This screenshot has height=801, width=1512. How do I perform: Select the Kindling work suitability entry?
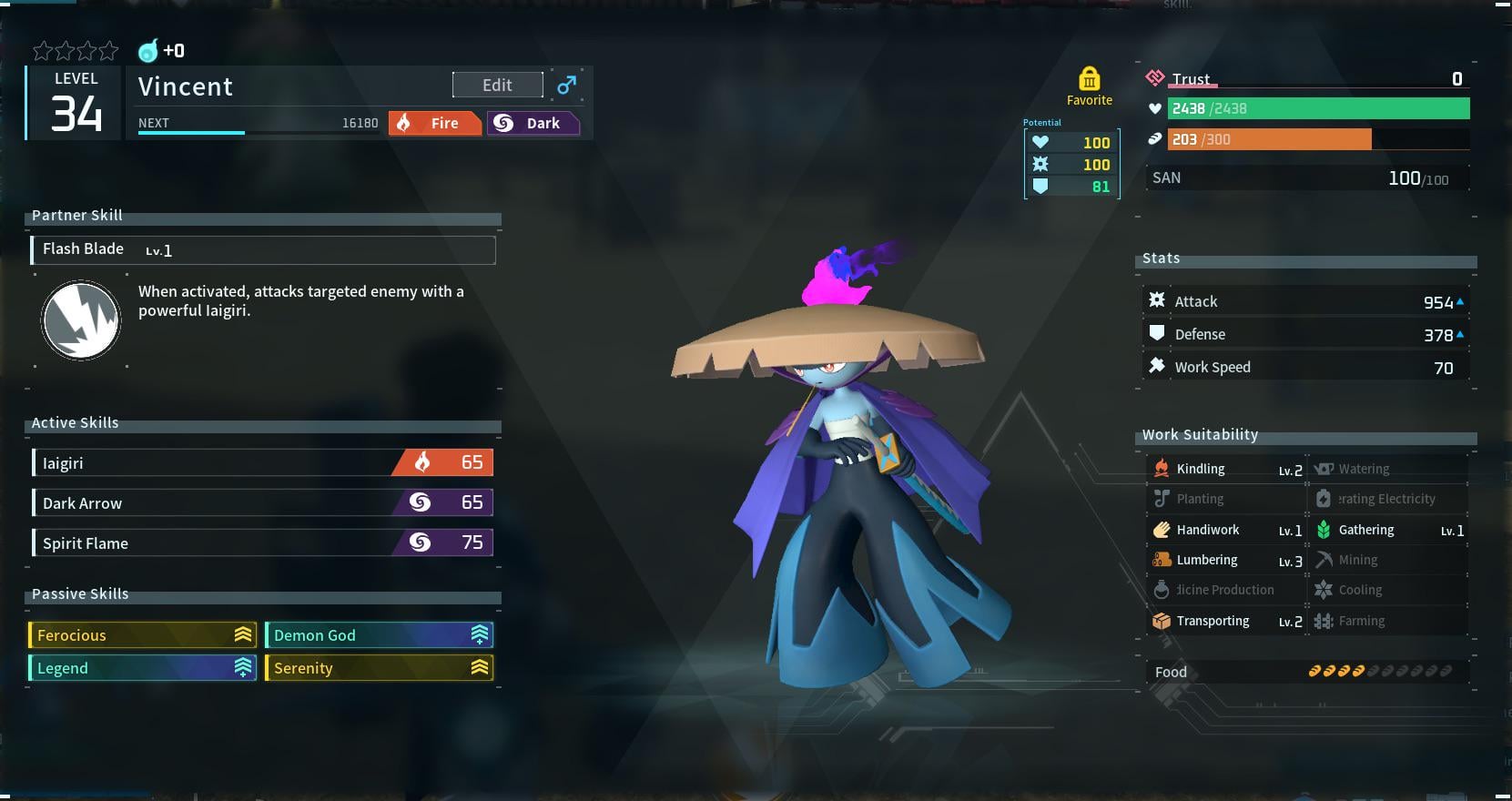(1226, 469)
